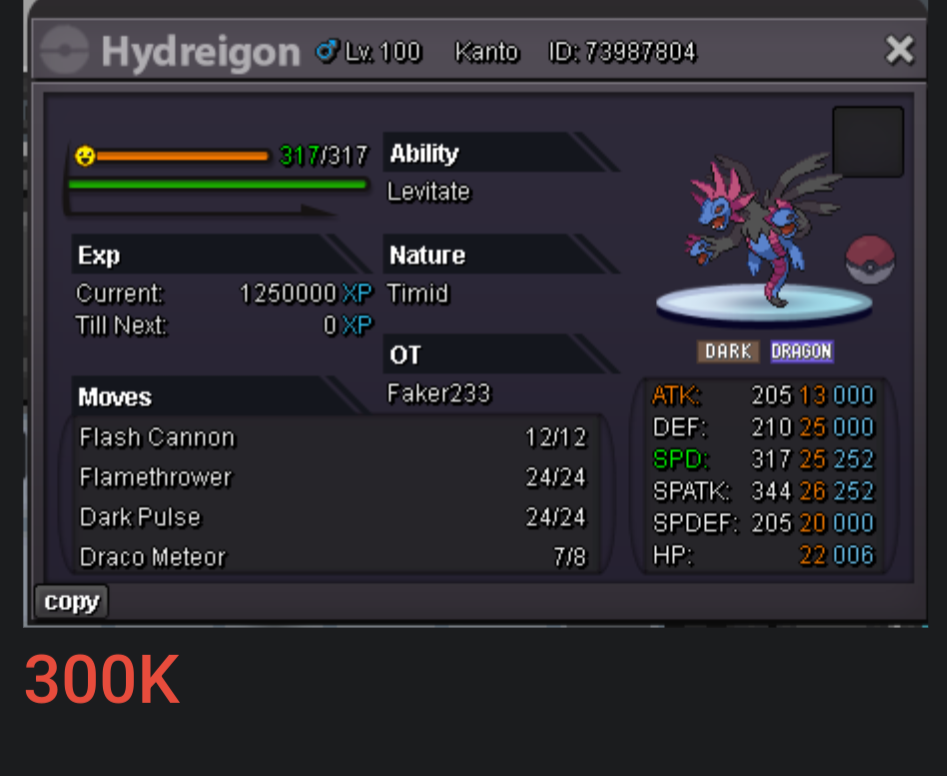Click the copy button

(71, 602)
